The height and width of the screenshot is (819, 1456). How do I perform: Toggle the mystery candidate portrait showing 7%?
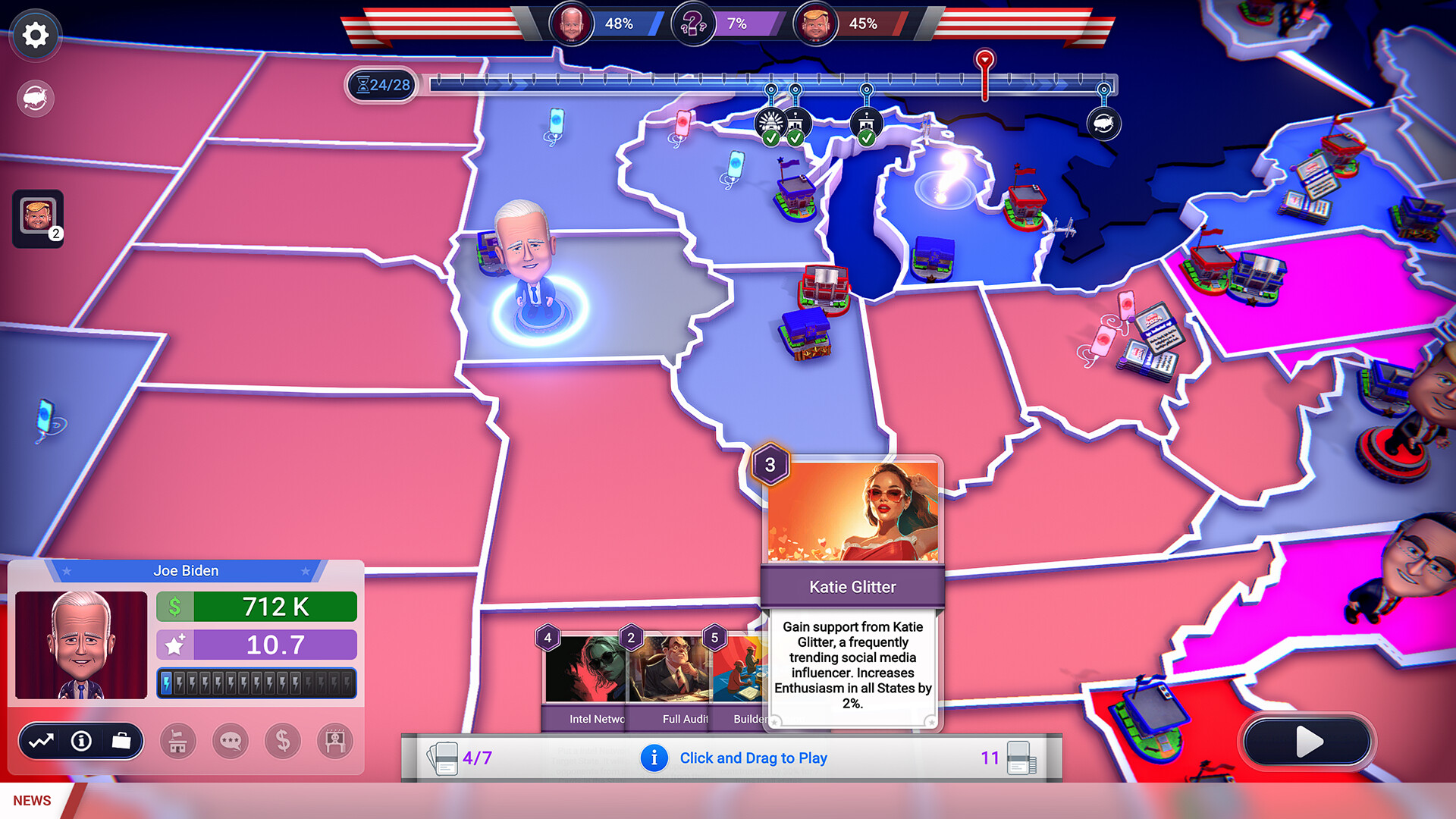click(694, 24)
